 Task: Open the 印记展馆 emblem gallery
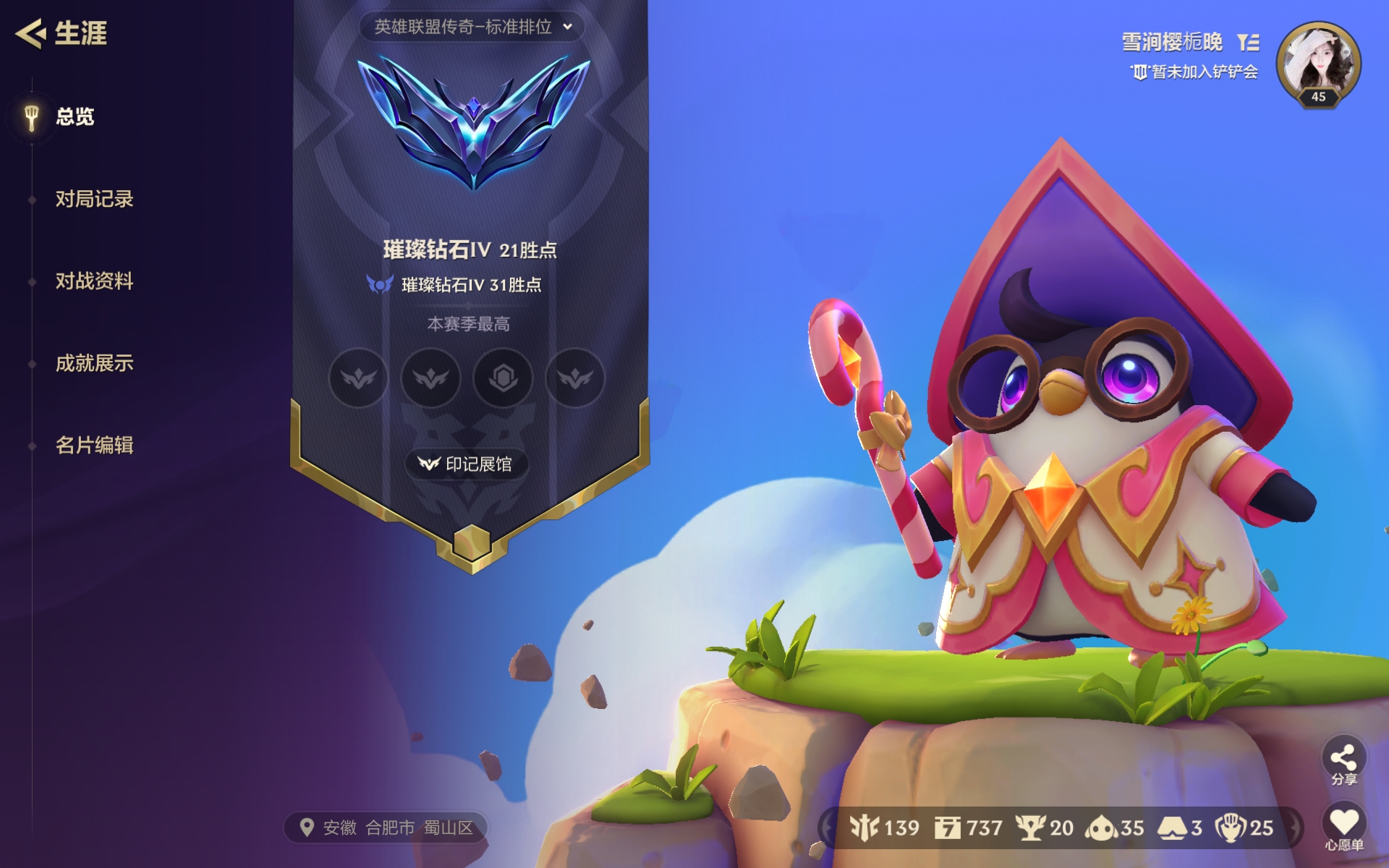467,464
